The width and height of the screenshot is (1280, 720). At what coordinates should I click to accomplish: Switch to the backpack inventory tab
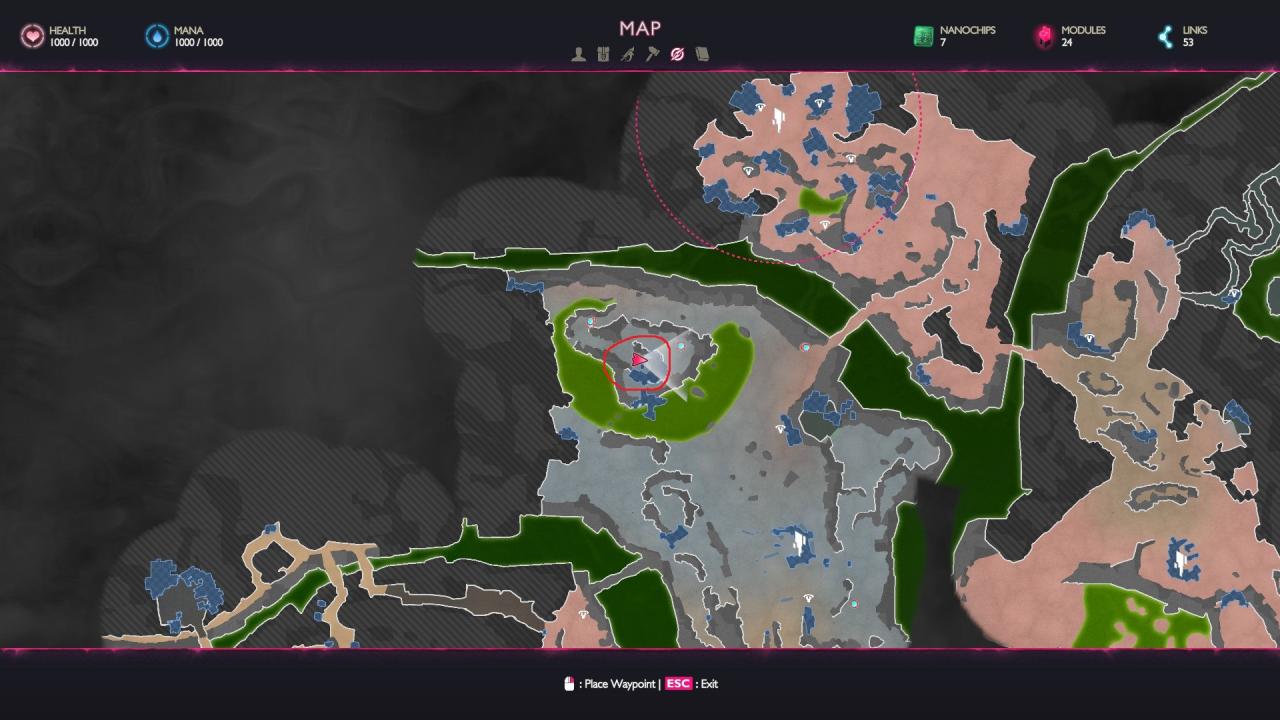[603, 54]
